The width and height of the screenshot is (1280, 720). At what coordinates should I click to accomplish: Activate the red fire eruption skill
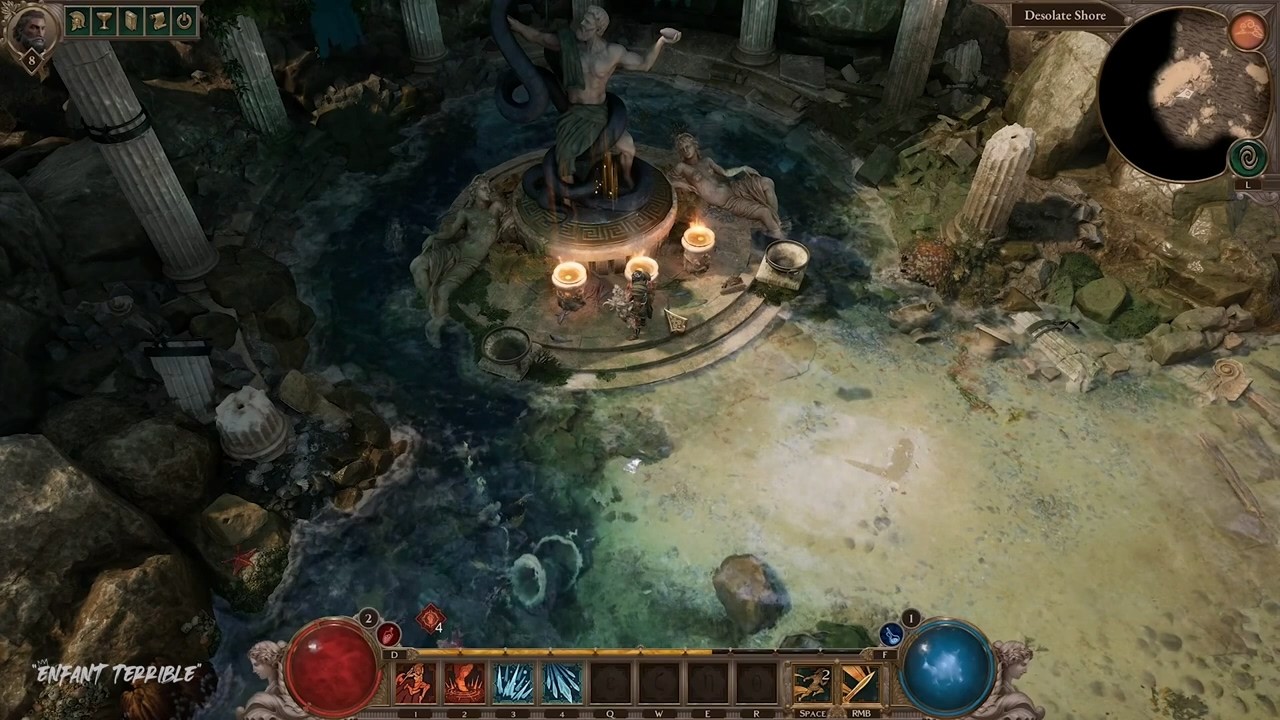(464, 684)
